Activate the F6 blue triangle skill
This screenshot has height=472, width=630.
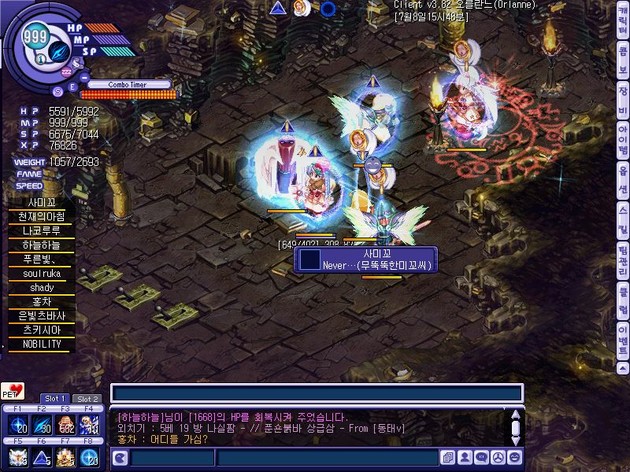[x=42, y=457]
